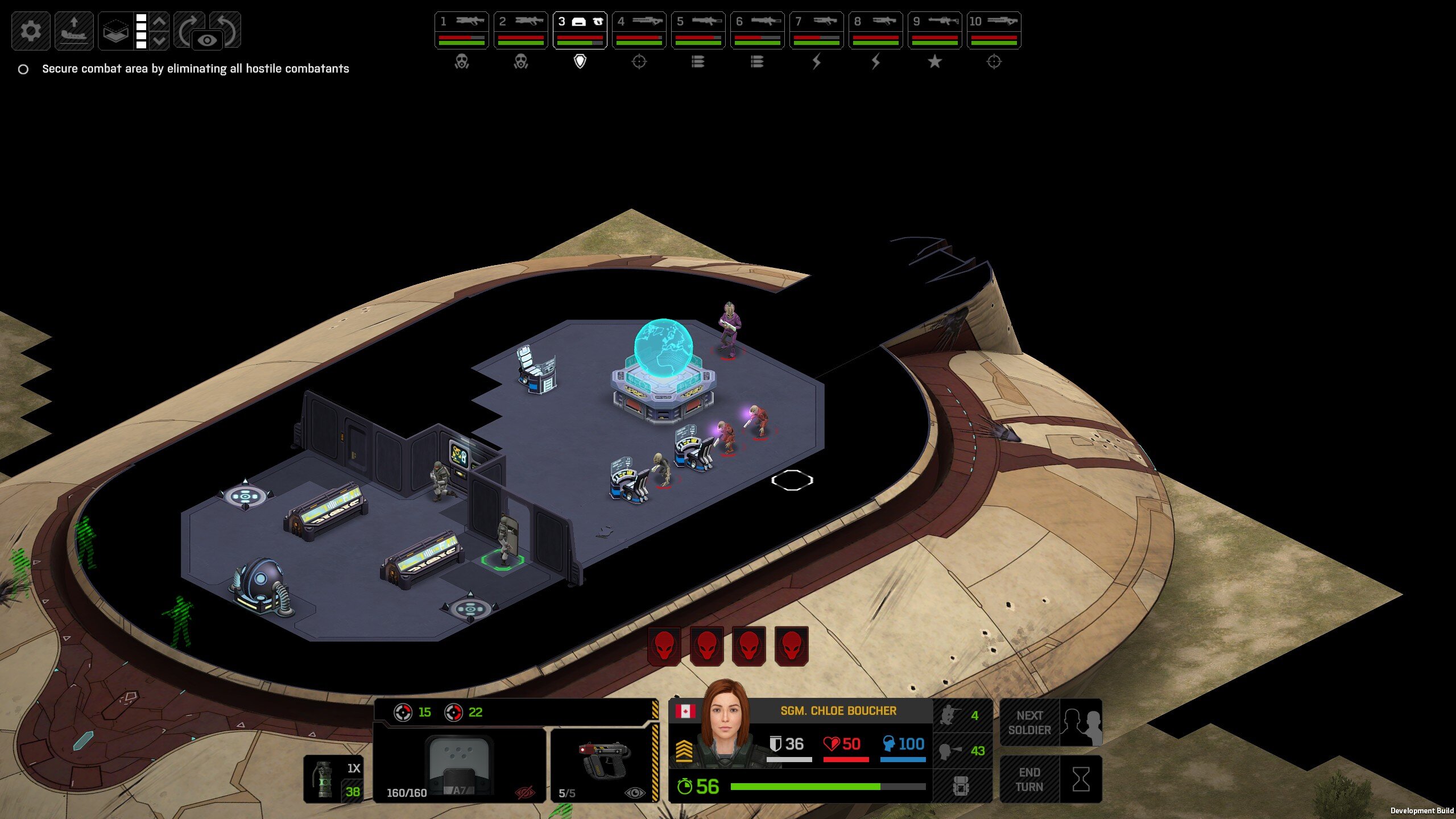
Task: Open the backpack inventory
Action: (x=961, y=786)
